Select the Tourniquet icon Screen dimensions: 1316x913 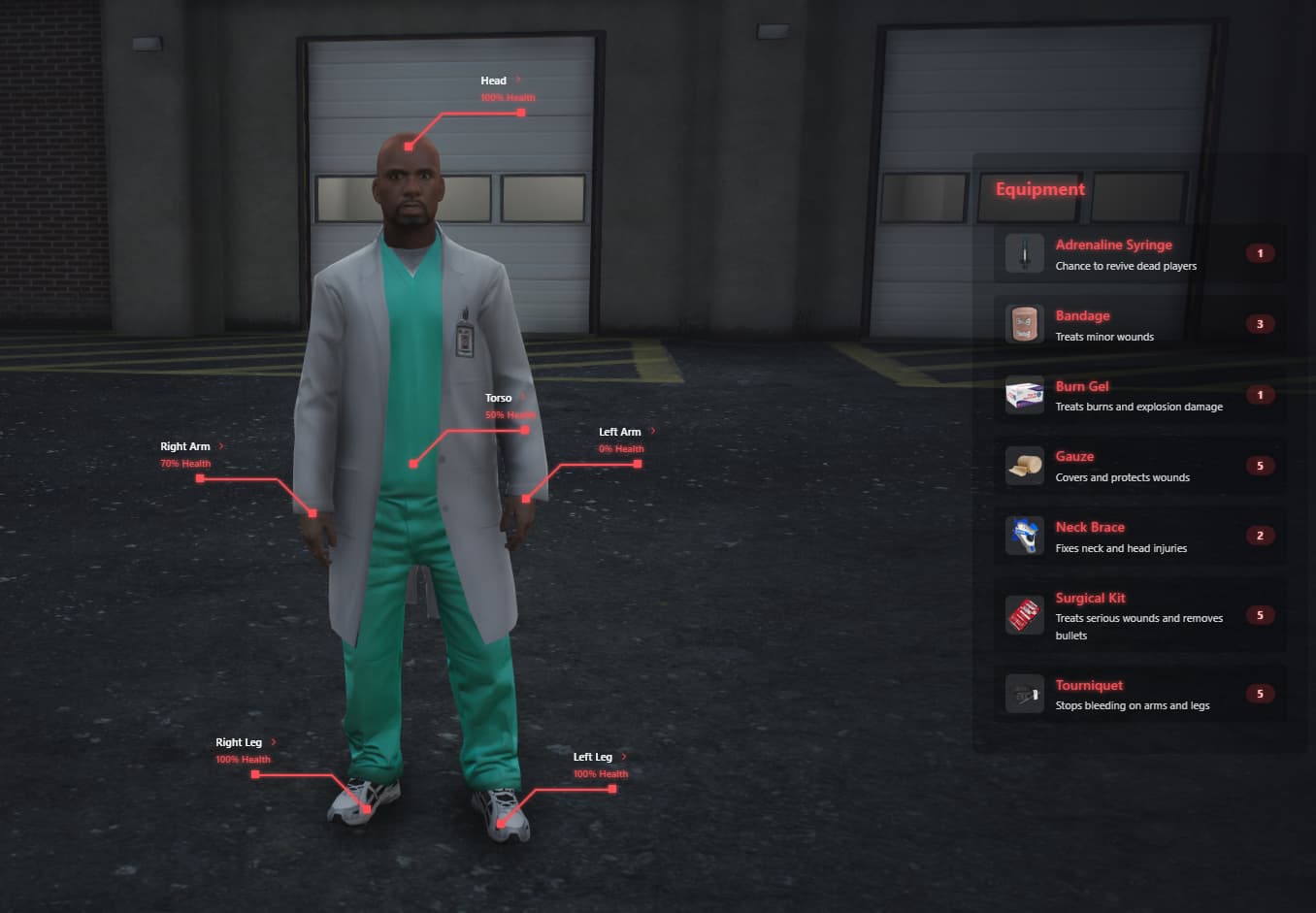click(x=1025, y=693)
